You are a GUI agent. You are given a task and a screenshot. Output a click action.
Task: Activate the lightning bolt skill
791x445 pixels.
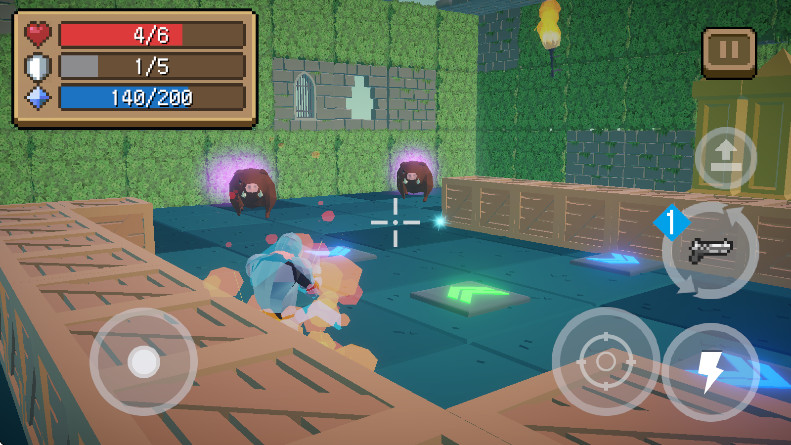711,371
